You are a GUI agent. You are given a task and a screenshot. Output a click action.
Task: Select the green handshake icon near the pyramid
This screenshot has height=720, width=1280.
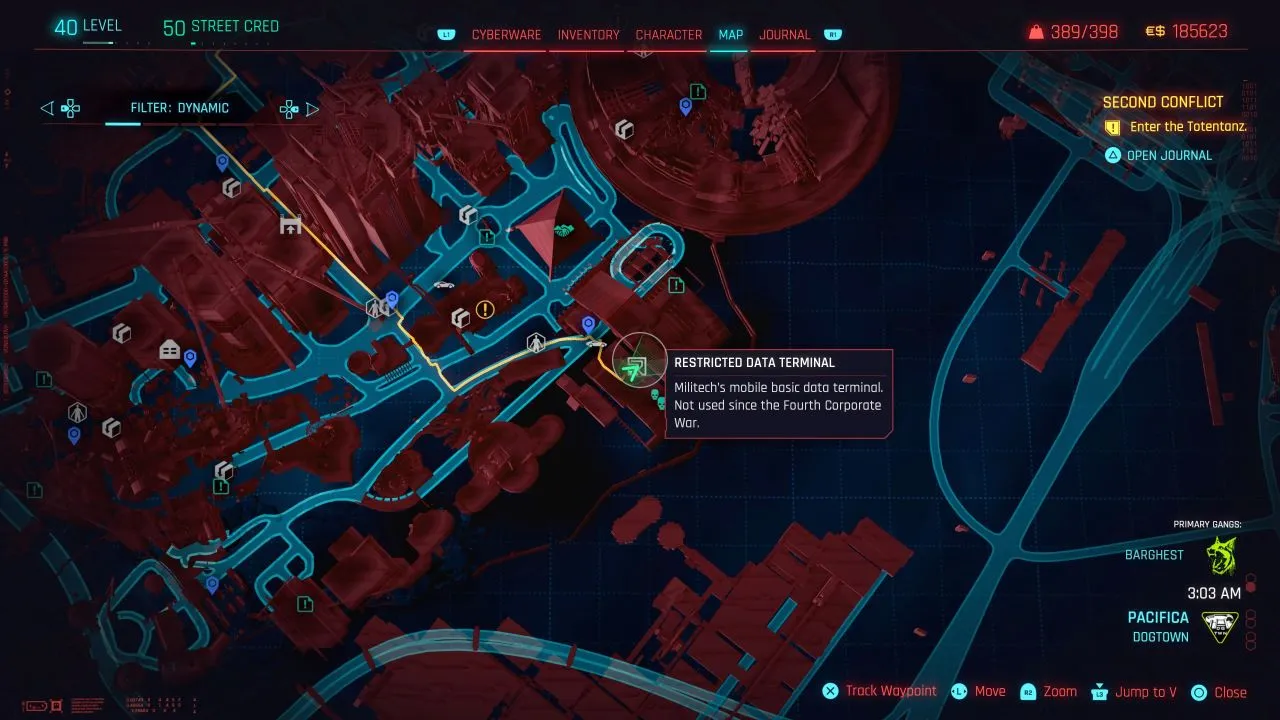pyautogui.click(x=565, y=230)
